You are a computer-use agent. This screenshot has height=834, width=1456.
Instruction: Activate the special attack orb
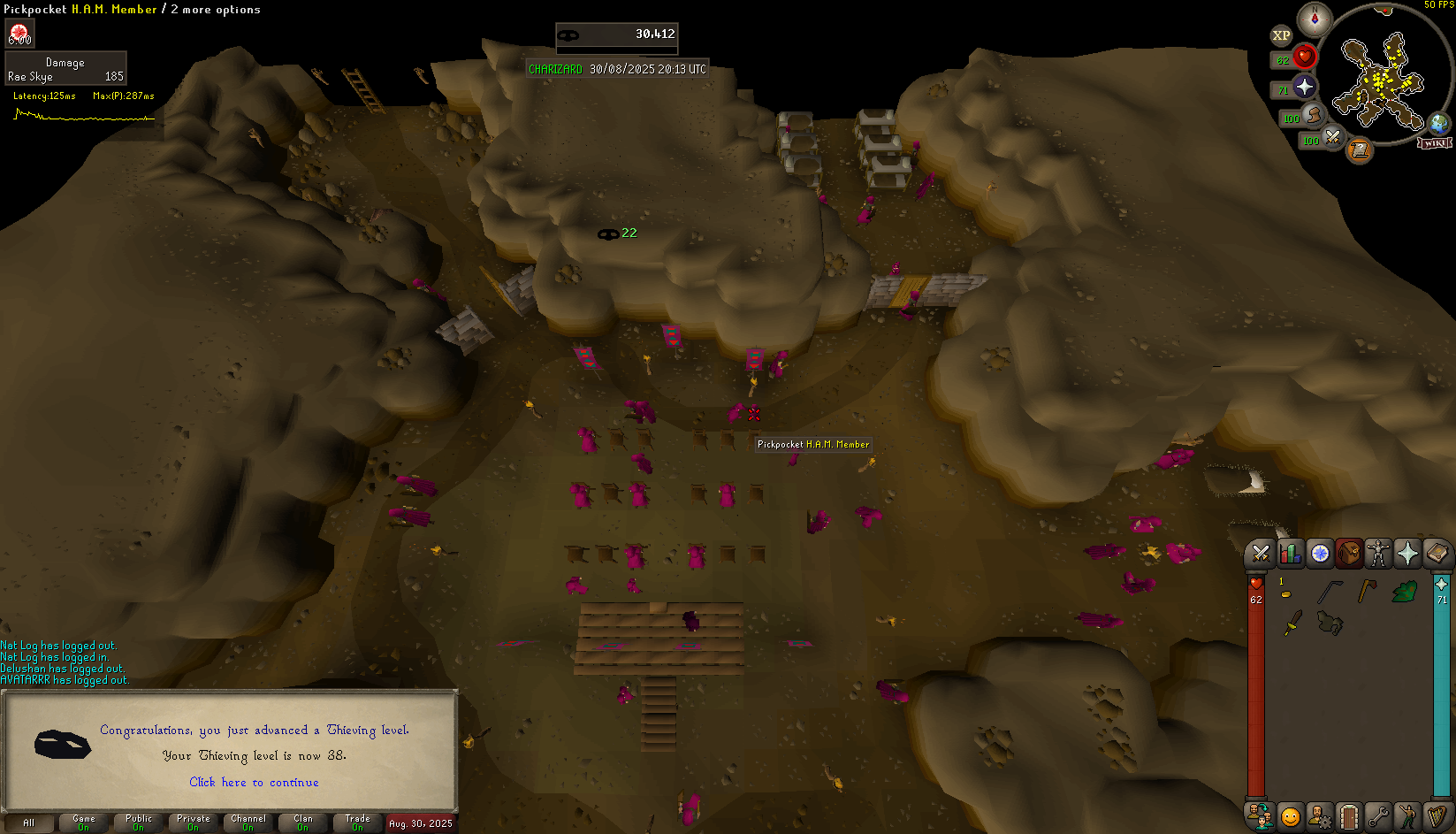pyautogui.click(x=1332, y=137)
